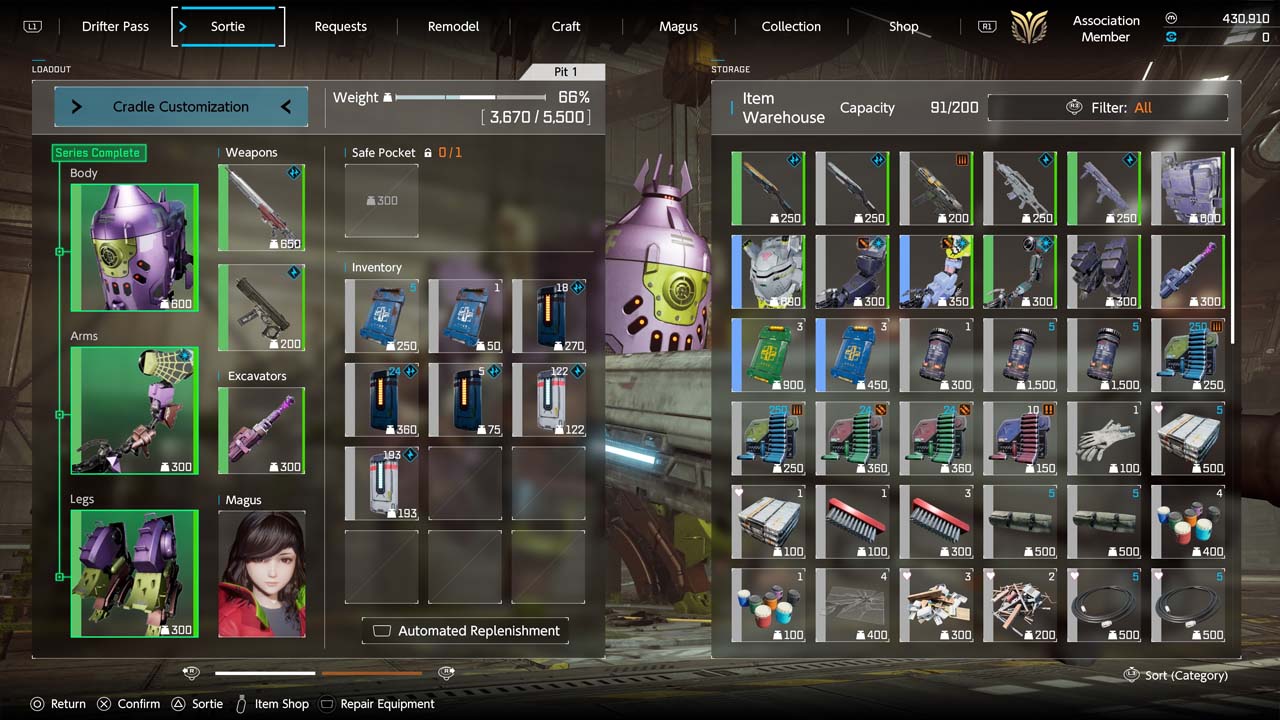Pick the white gloves in storage

pos(1105,439)
